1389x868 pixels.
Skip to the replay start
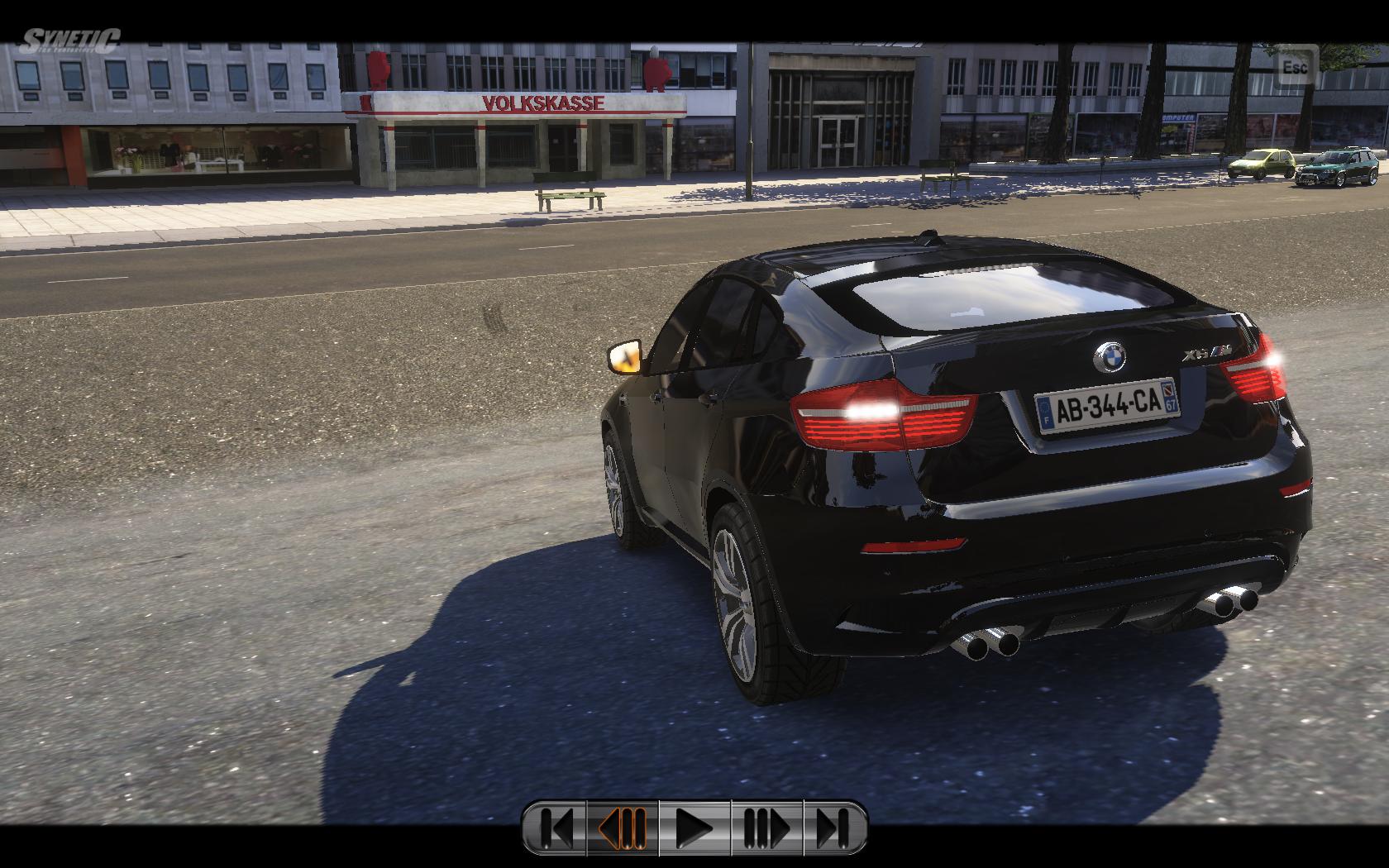click(x=556, y=827)
